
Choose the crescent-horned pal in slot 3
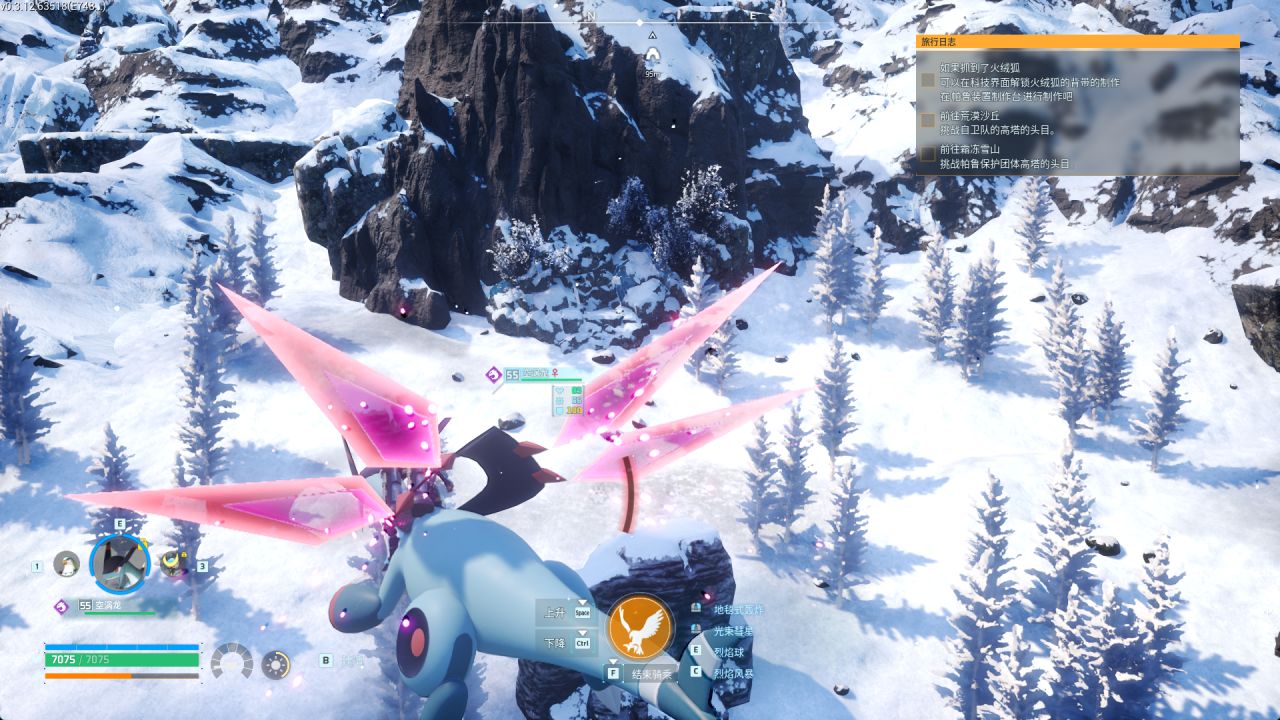point(175,564)
